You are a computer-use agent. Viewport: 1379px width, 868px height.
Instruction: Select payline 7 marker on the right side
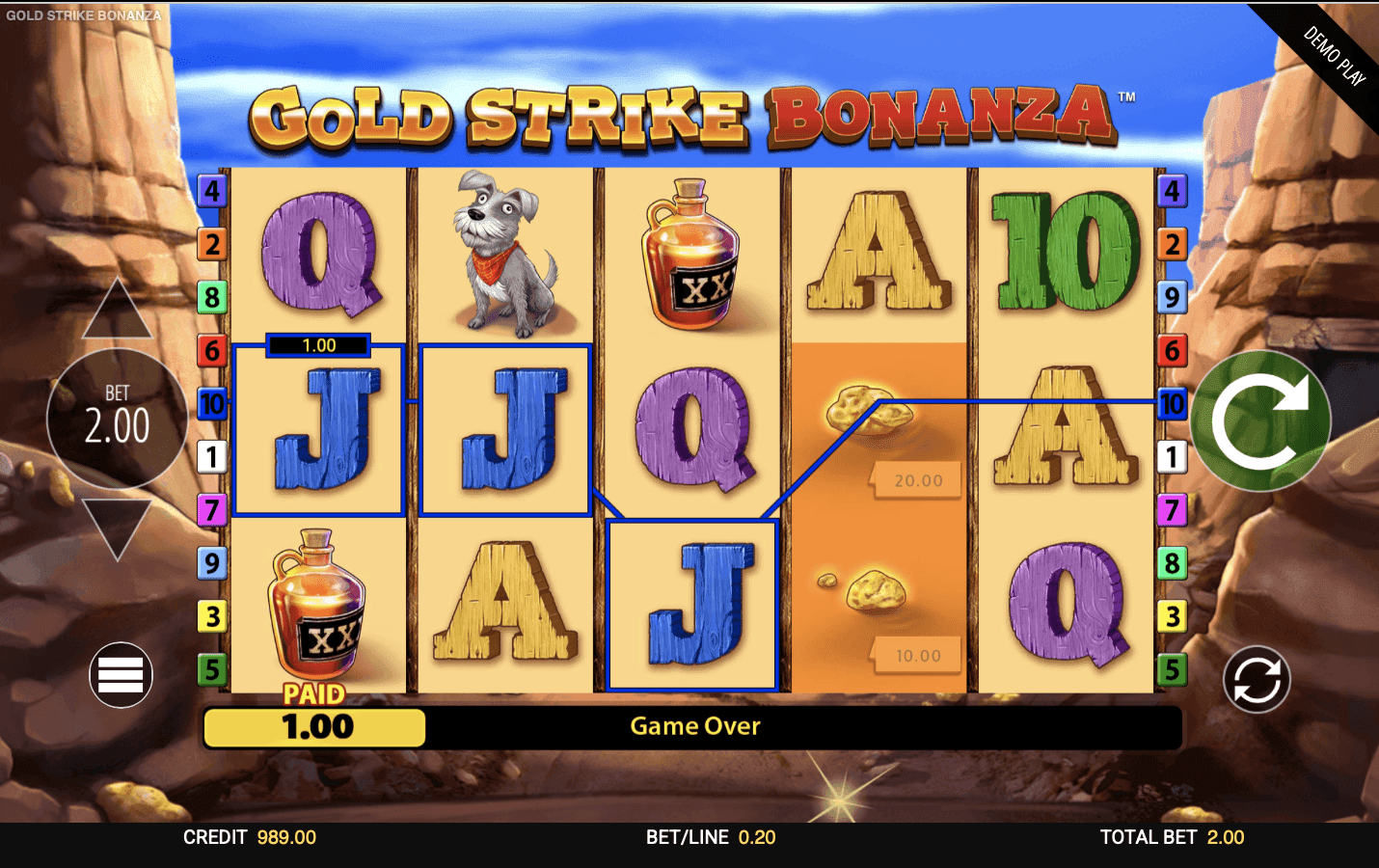point(1173,511)
